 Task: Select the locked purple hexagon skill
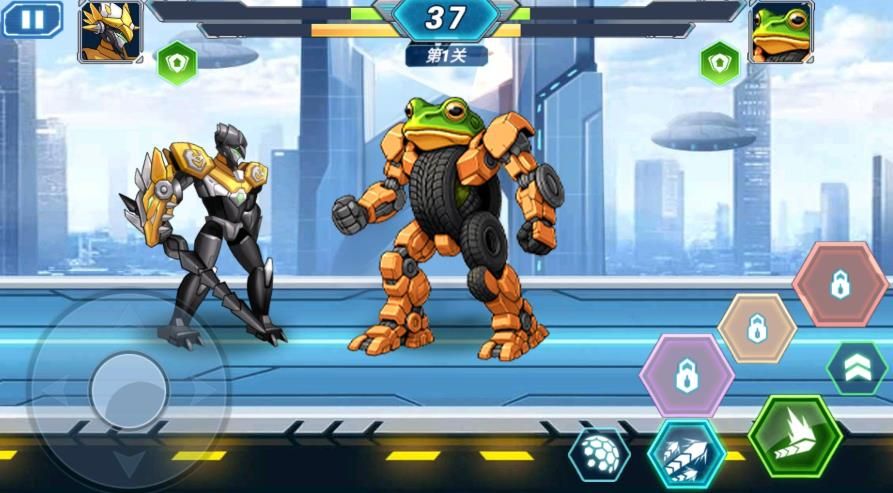687,376
